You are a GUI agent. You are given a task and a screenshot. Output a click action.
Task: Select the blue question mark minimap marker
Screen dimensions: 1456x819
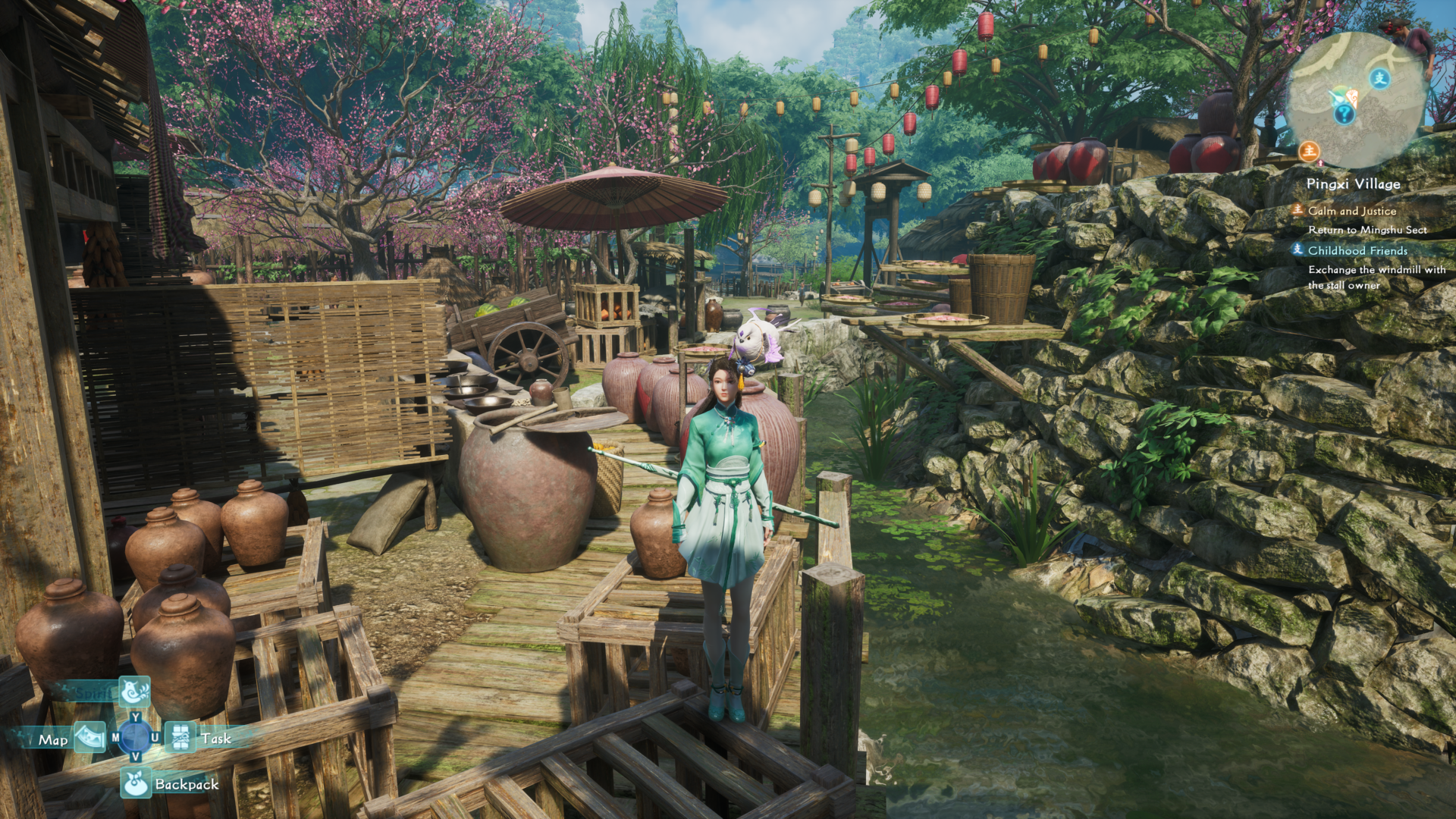pos(1344,115)
